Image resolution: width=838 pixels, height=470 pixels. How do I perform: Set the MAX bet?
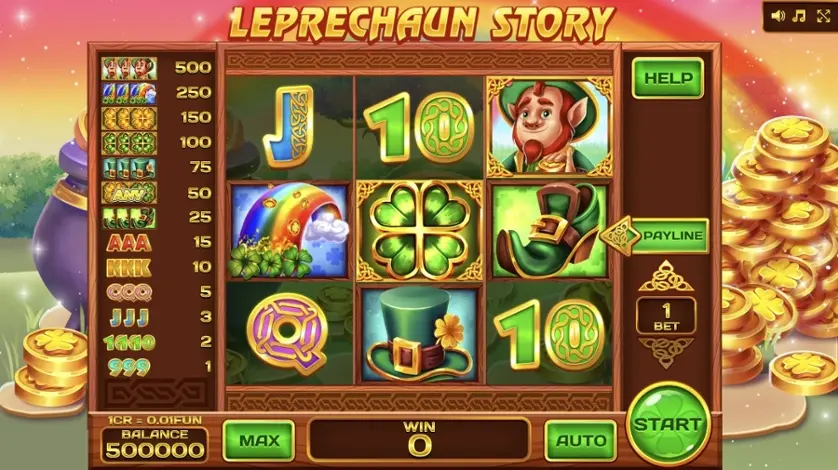[x=258, y=440]
